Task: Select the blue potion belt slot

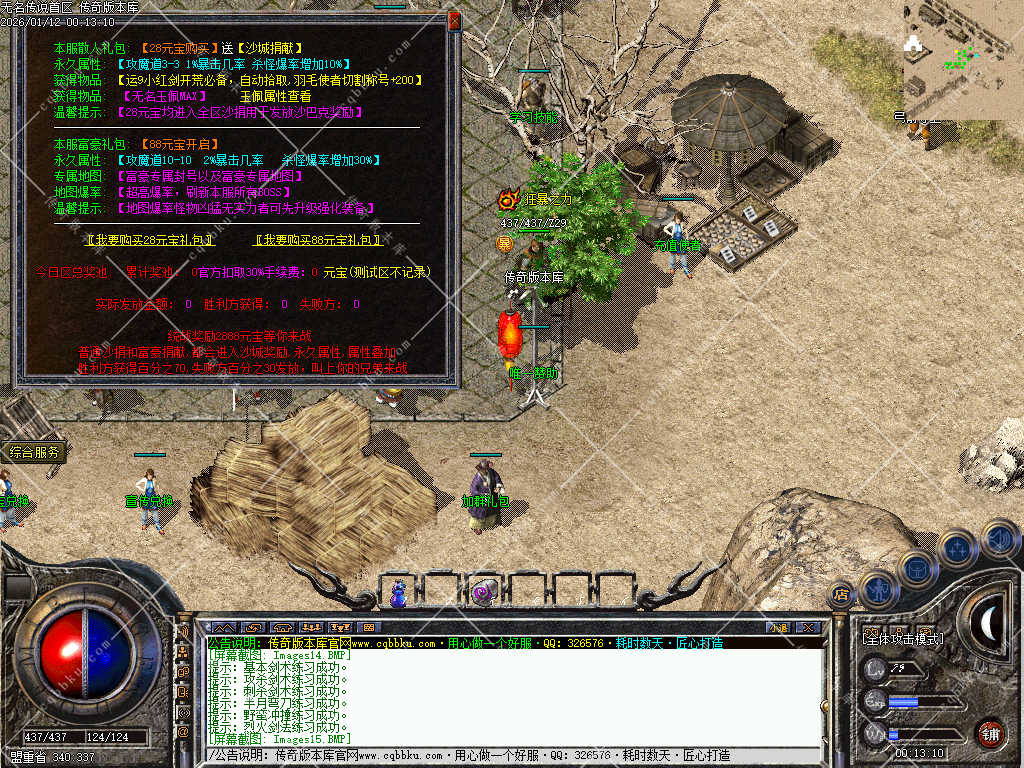Action: (x=400, y=593)
